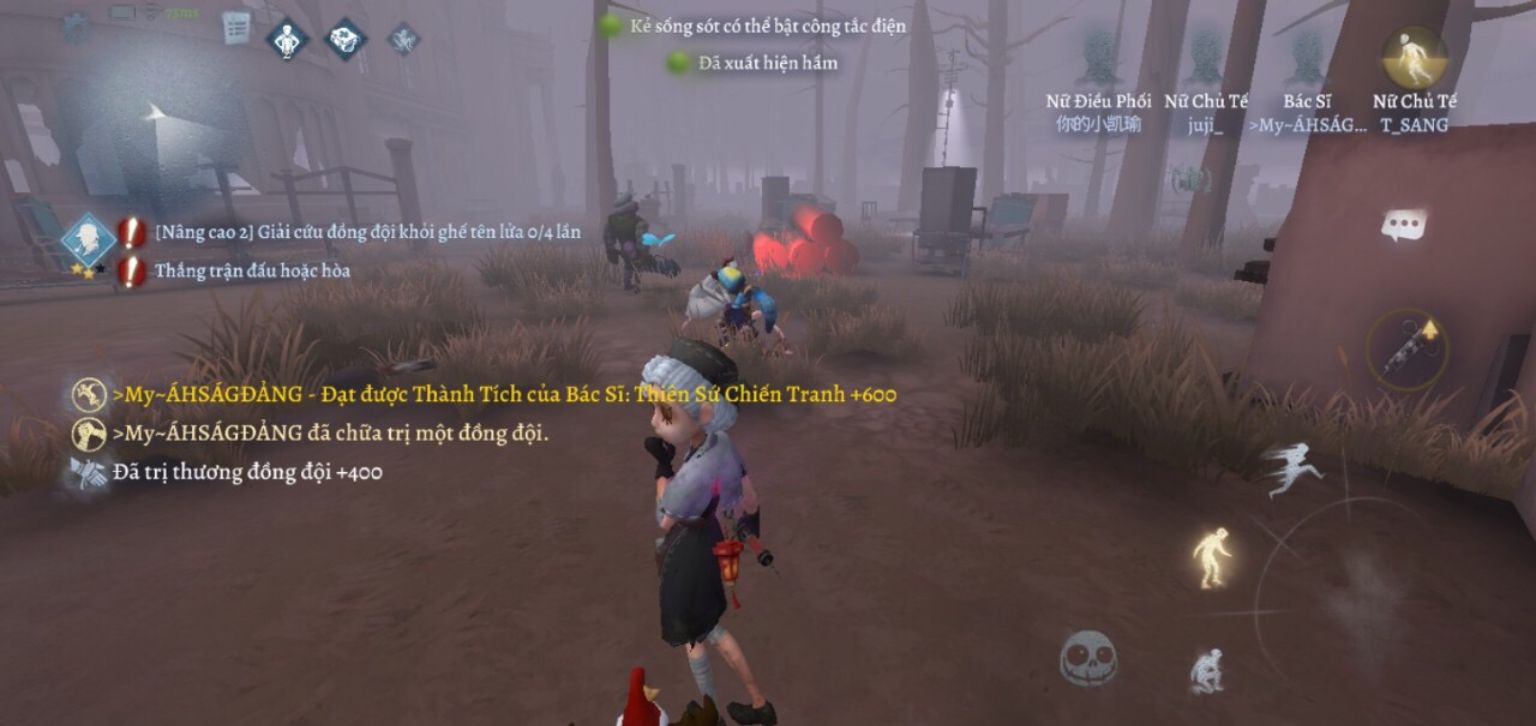Switch to the crouching stance
Image resolution: width=1536 pixels, height=726 pixels.
coord(1209,669)
